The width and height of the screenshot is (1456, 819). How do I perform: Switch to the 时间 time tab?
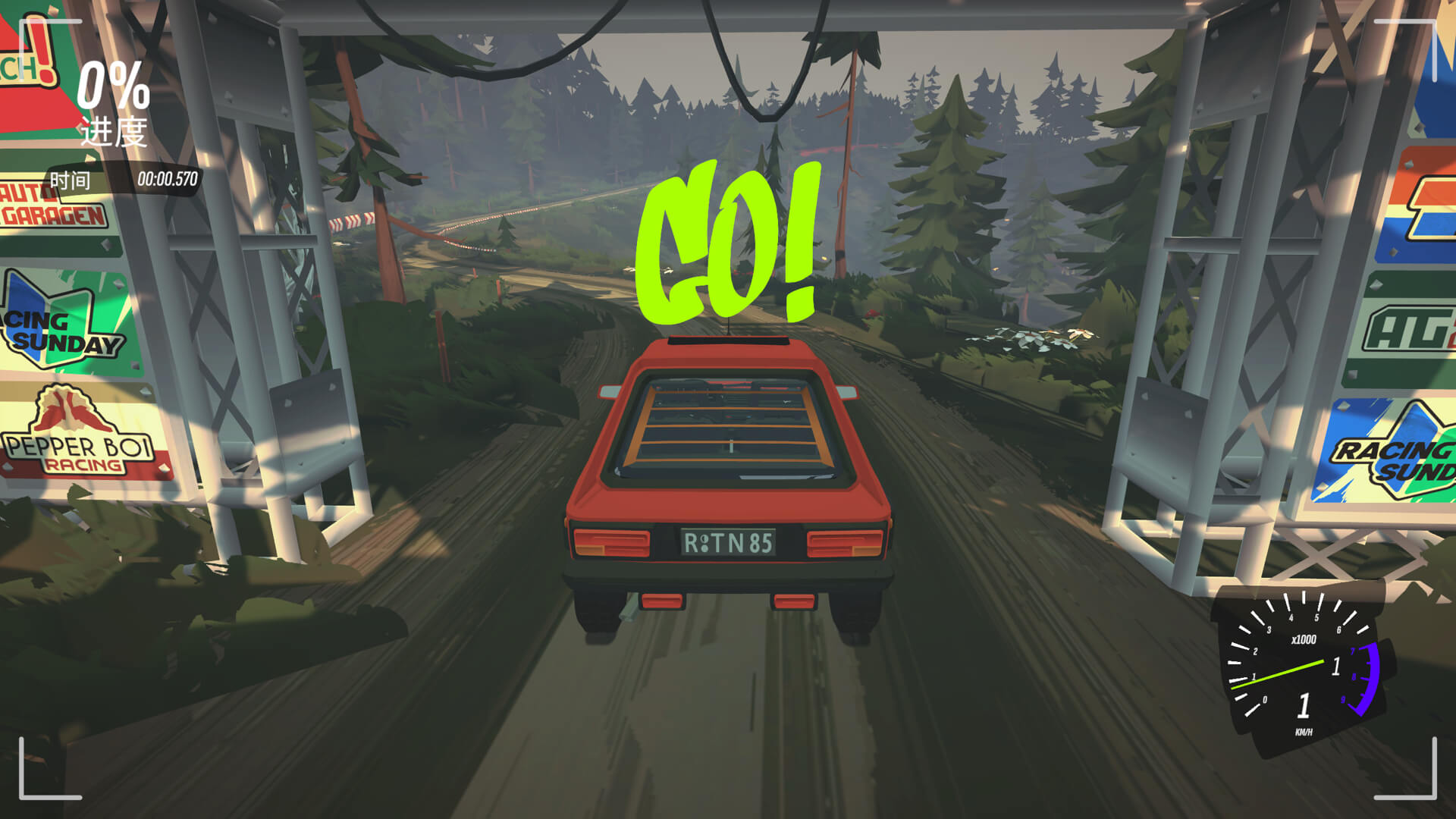68,180
